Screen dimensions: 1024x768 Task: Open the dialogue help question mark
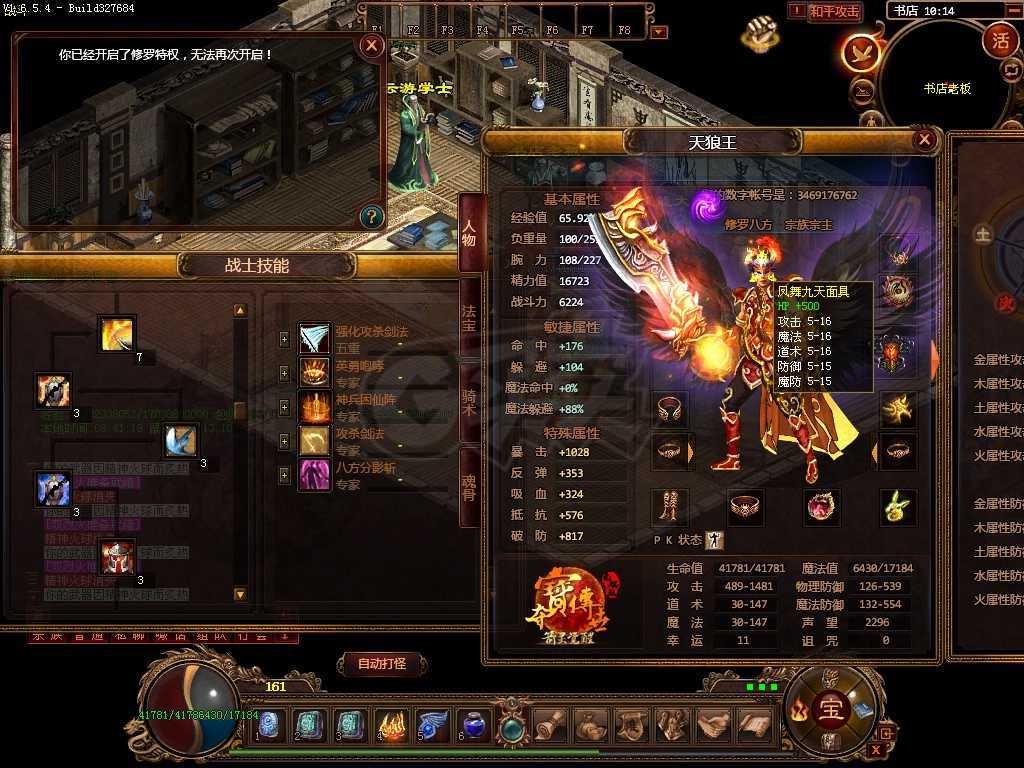(x=371, y=215)
